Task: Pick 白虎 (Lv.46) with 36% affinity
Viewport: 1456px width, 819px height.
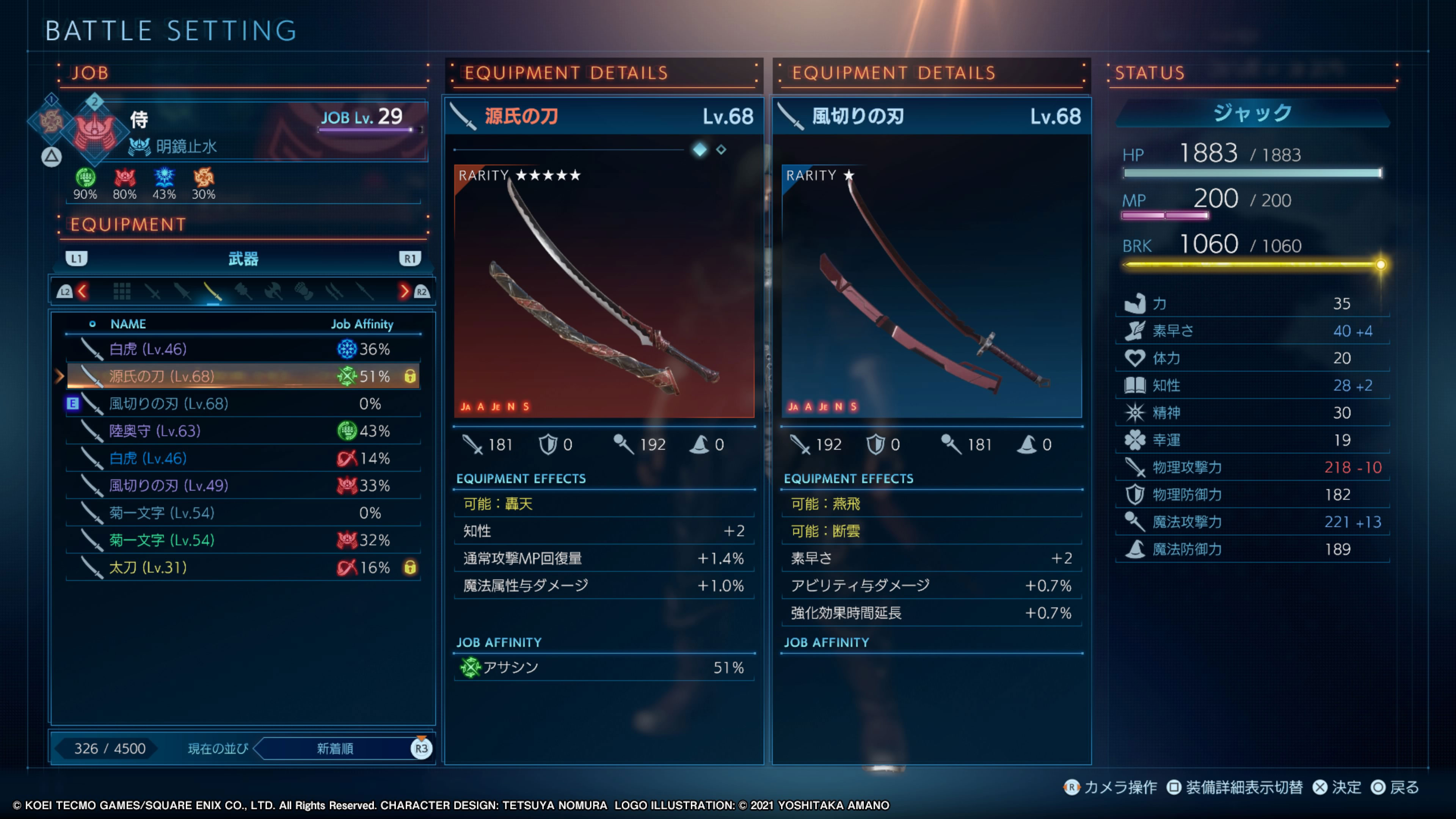Action: coord(147,349)
